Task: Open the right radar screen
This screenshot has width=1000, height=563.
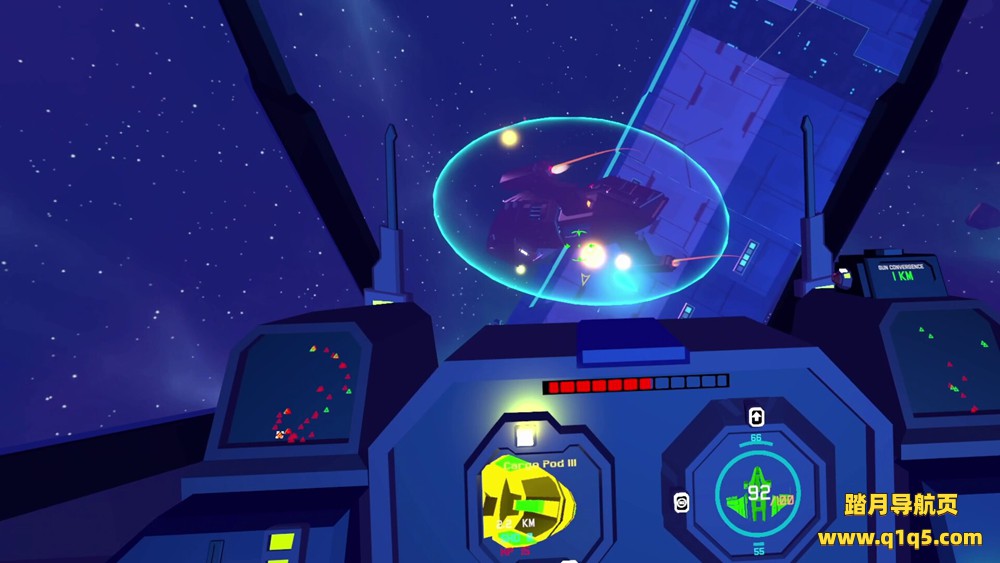Action: 944,366
